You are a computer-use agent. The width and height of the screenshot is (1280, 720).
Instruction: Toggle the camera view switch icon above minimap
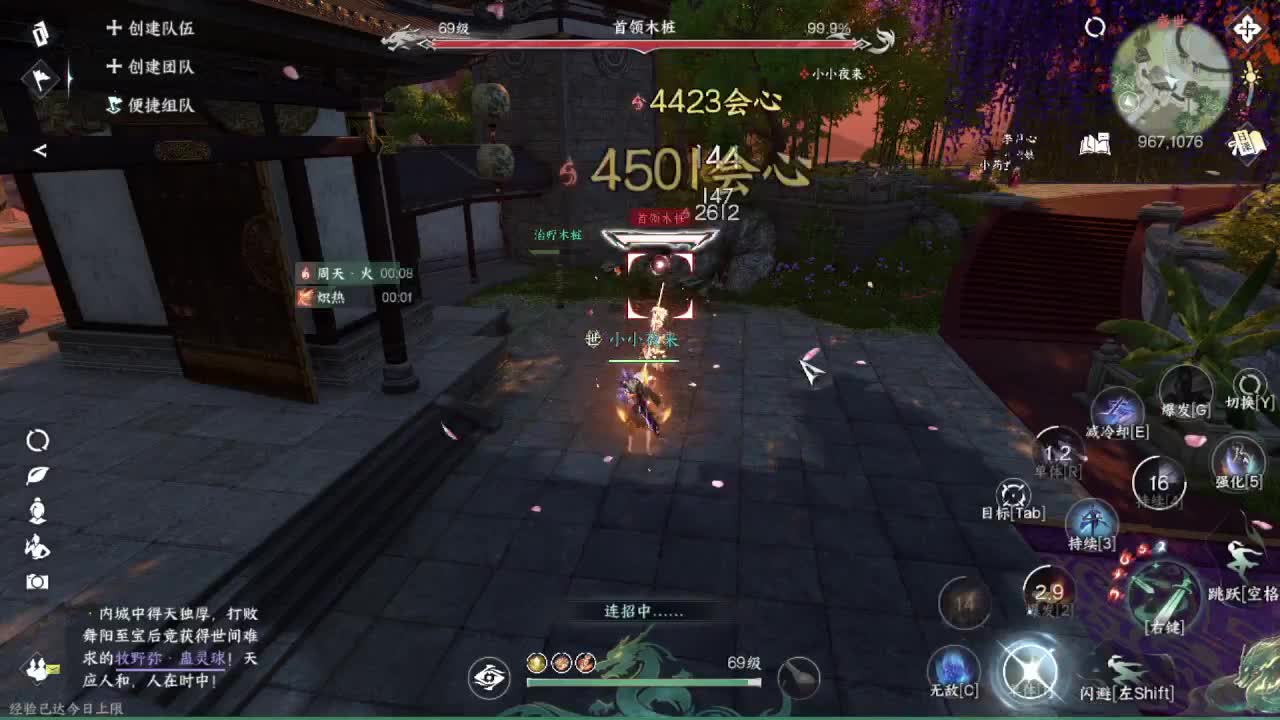tap(1095, 27)
